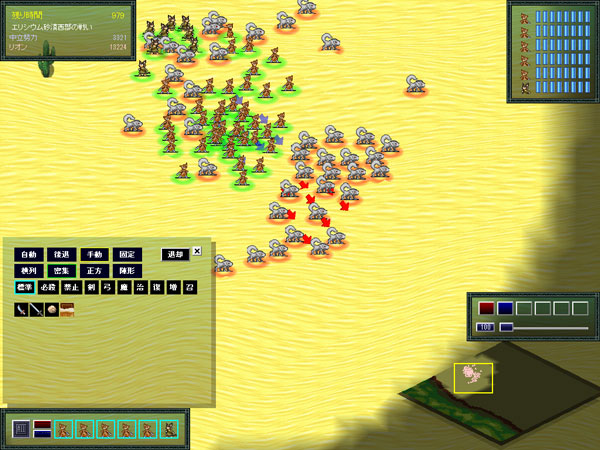Toggle the 弓 (bow) filter button
Viewport: 600px width, 450px height.
(x=107, y=288)
